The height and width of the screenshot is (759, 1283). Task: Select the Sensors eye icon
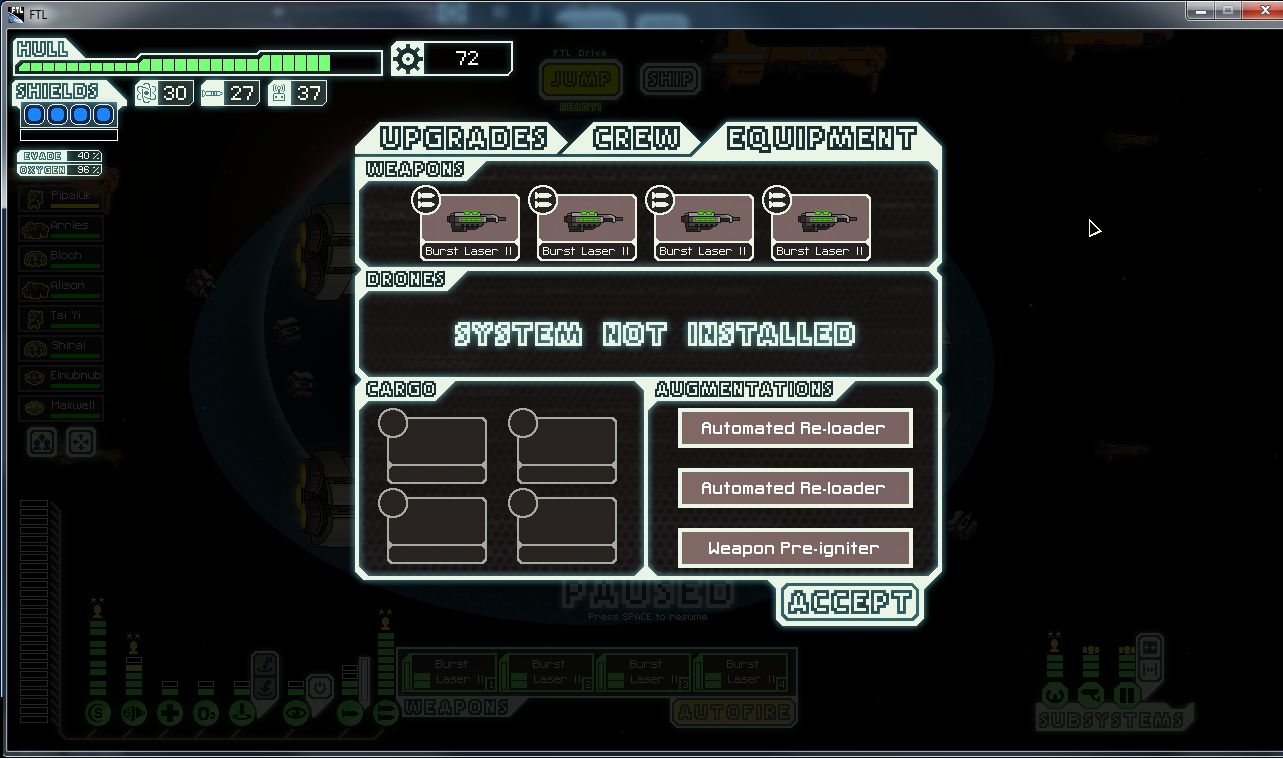[297, 713]
